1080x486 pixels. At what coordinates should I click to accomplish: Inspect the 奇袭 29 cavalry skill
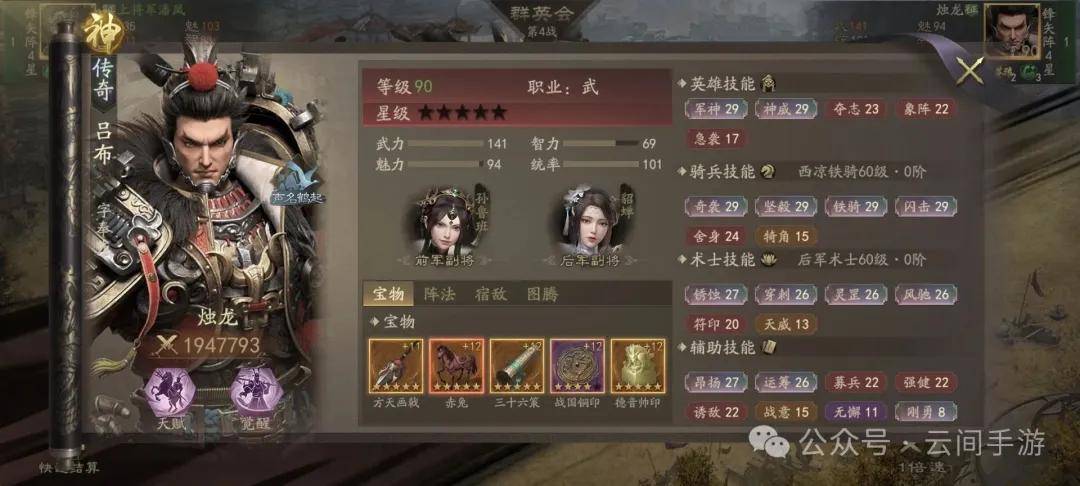click(x=717, y=207)
